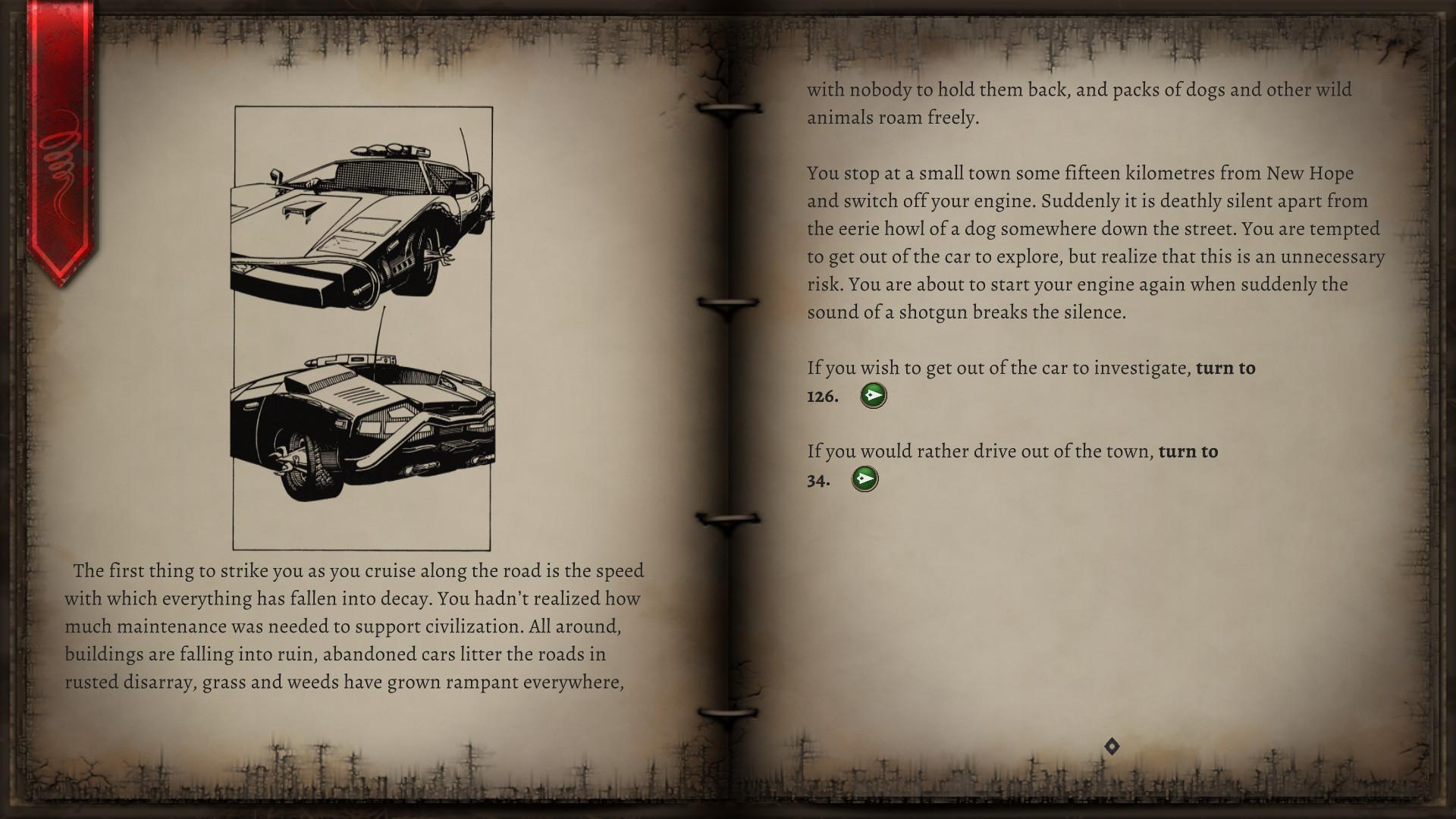This screenshot has height=819, width=1456.
Task: Click the "34." section number label
Action: (818, 480)
